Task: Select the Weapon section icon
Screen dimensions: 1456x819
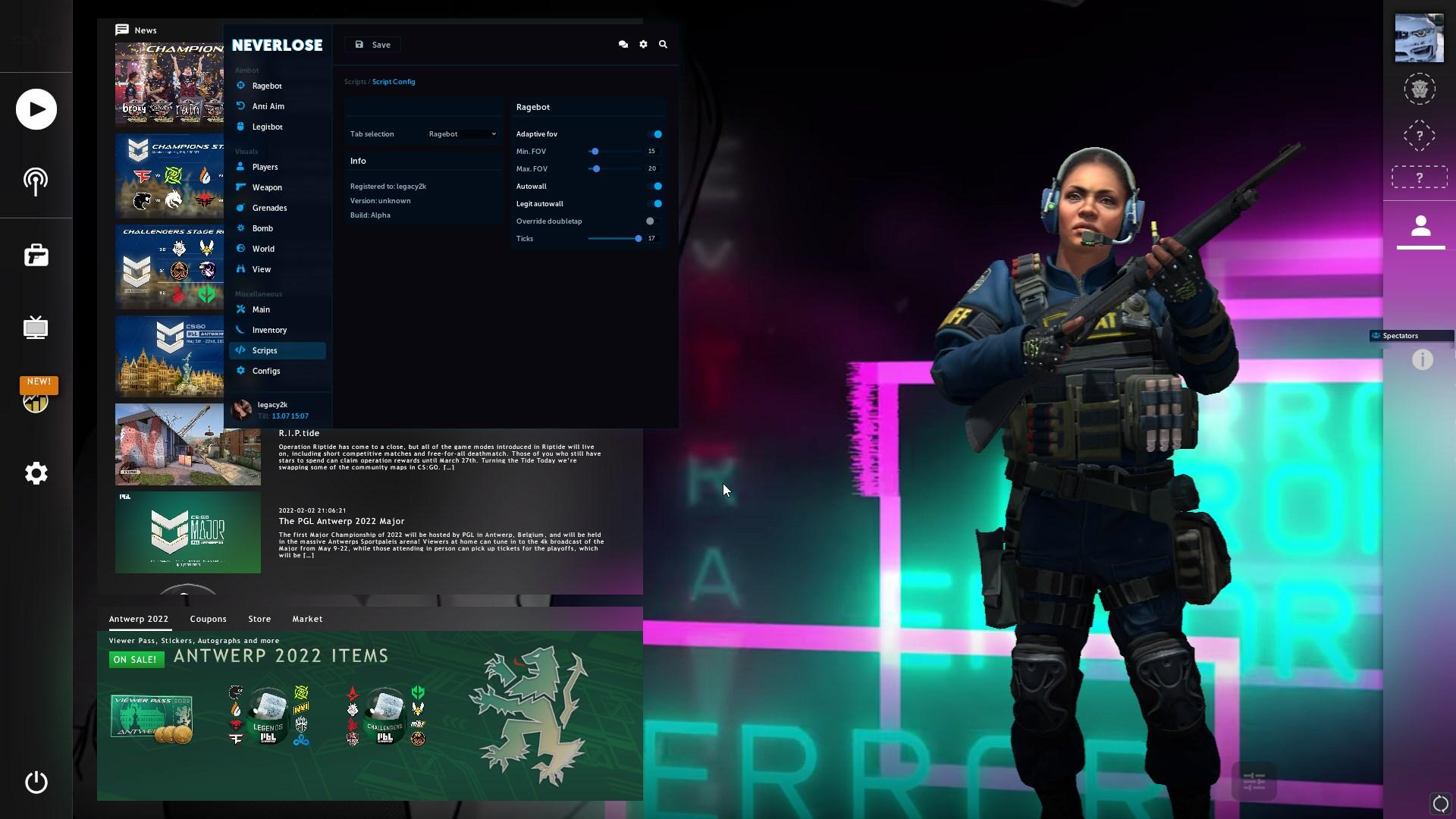Action: [240, 187]
